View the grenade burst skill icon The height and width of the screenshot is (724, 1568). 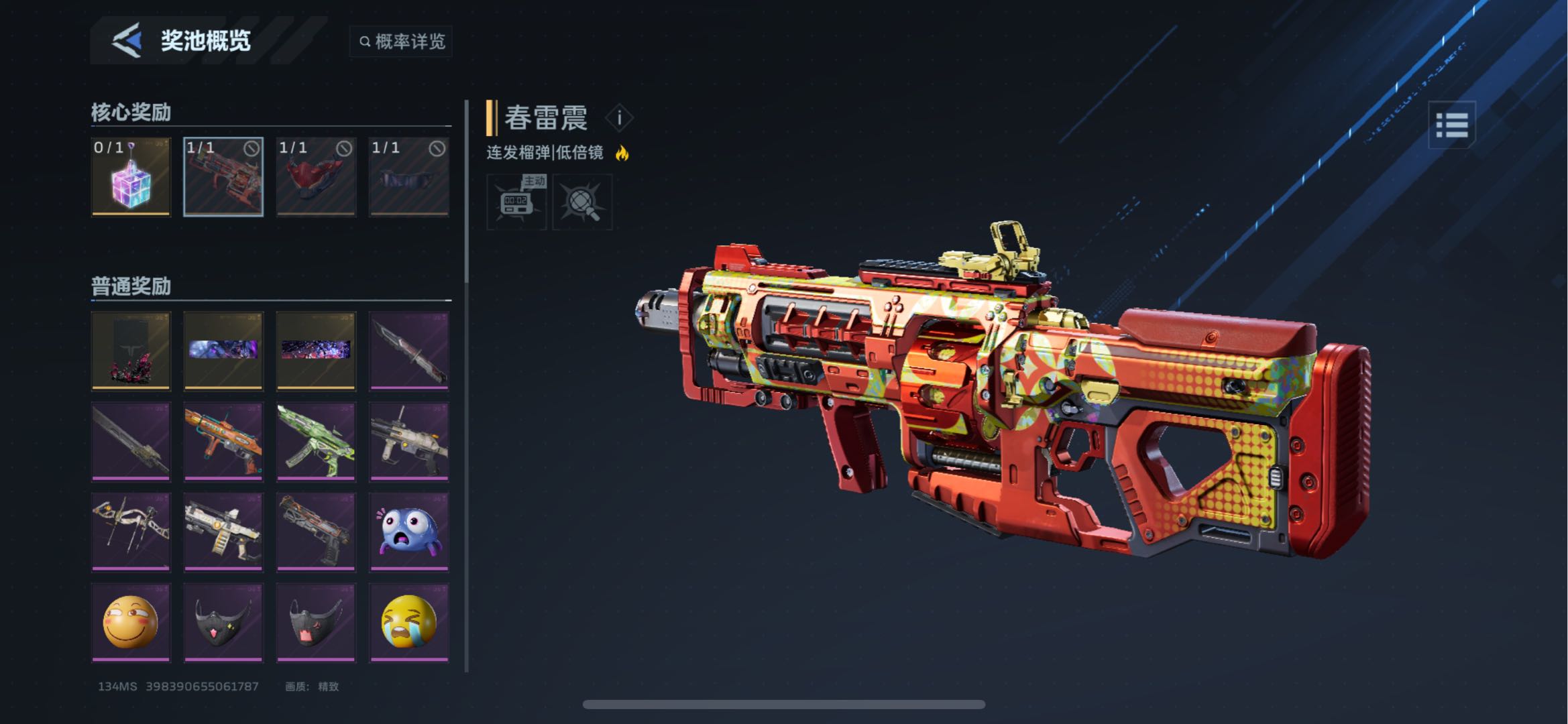582,202
